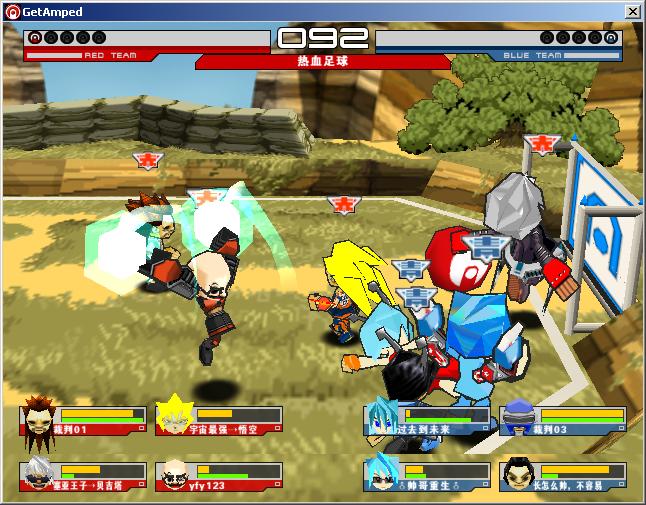The image size is (646, 505).
Task: Select blue team player panel 过去到未来
Action: (x=427, y=419)
